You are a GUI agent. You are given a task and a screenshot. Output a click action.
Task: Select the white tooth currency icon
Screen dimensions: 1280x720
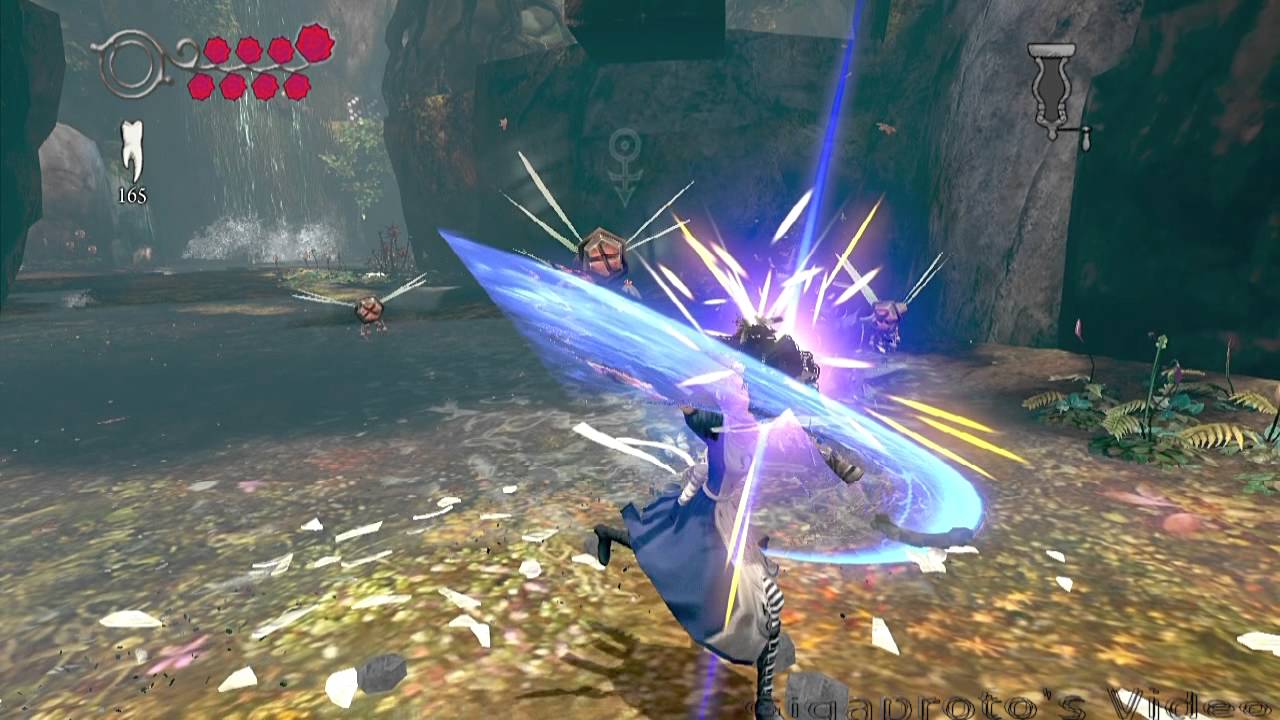(132, 150)
